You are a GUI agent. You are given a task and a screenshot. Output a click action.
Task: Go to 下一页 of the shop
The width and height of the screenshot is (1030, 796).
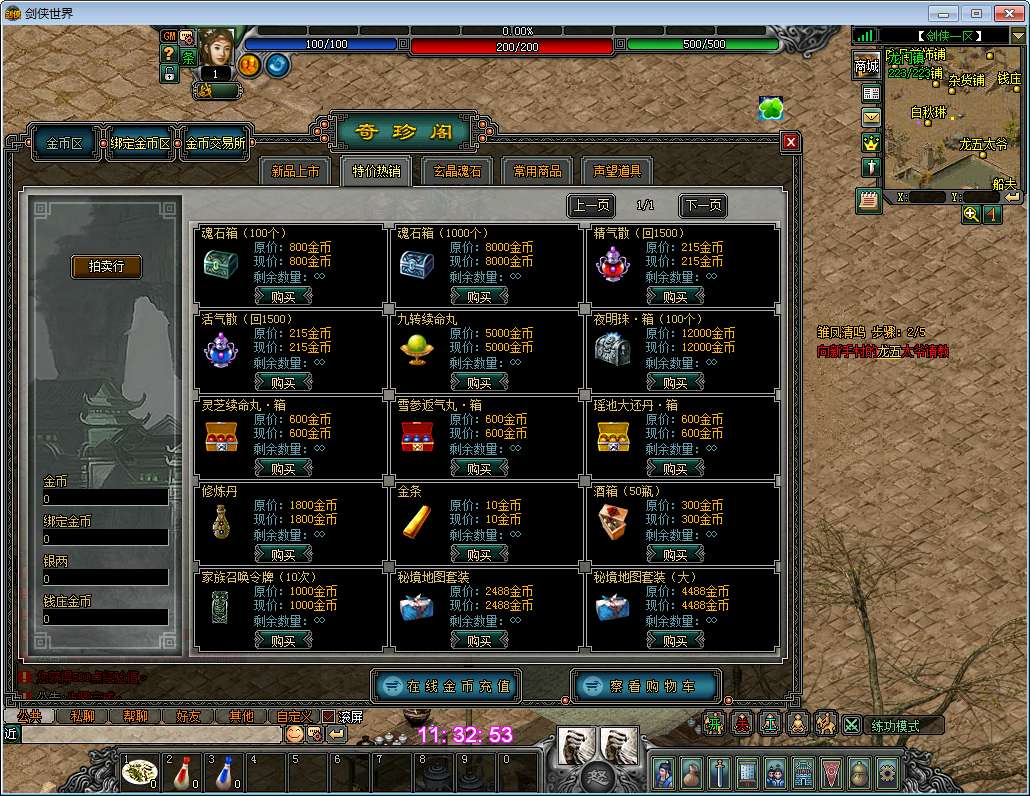click(x=702, y=206)
